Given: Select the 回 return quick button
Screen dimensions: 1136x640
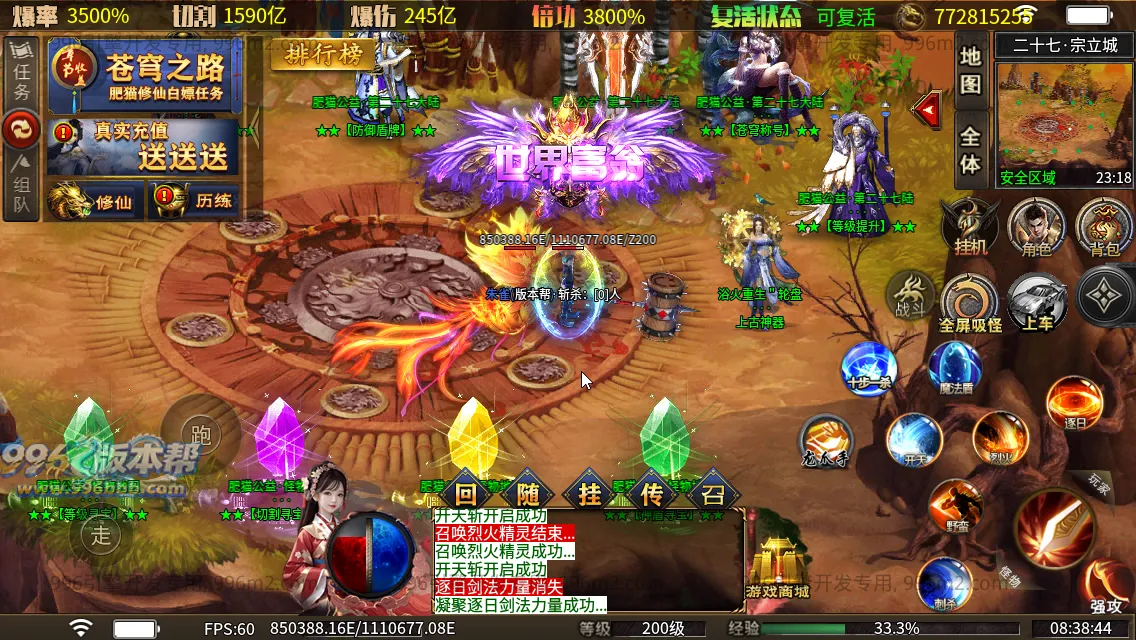Looking at the screenshot, I should (x=466, y=492).
